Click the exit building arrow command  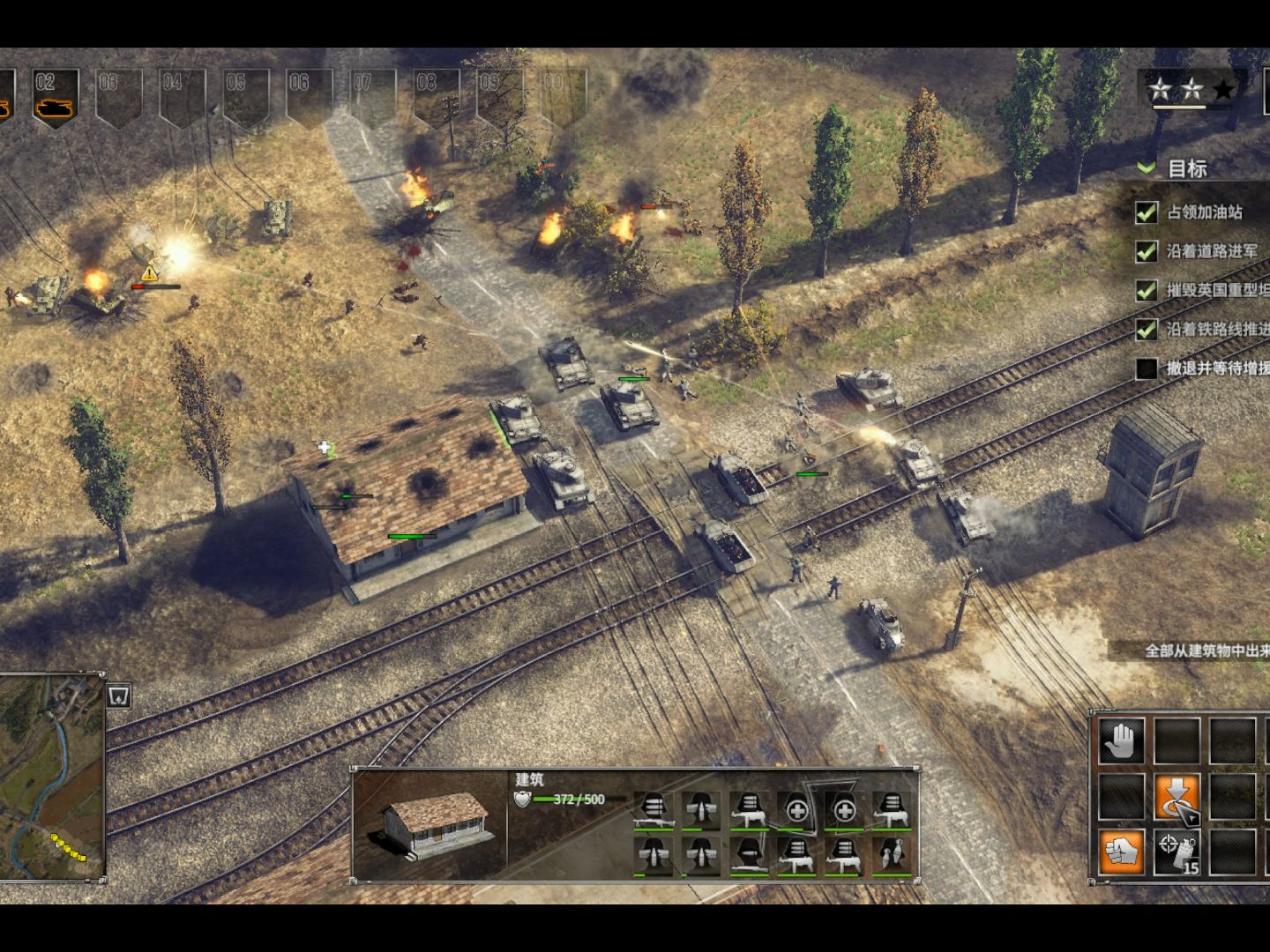point(1177,797)
